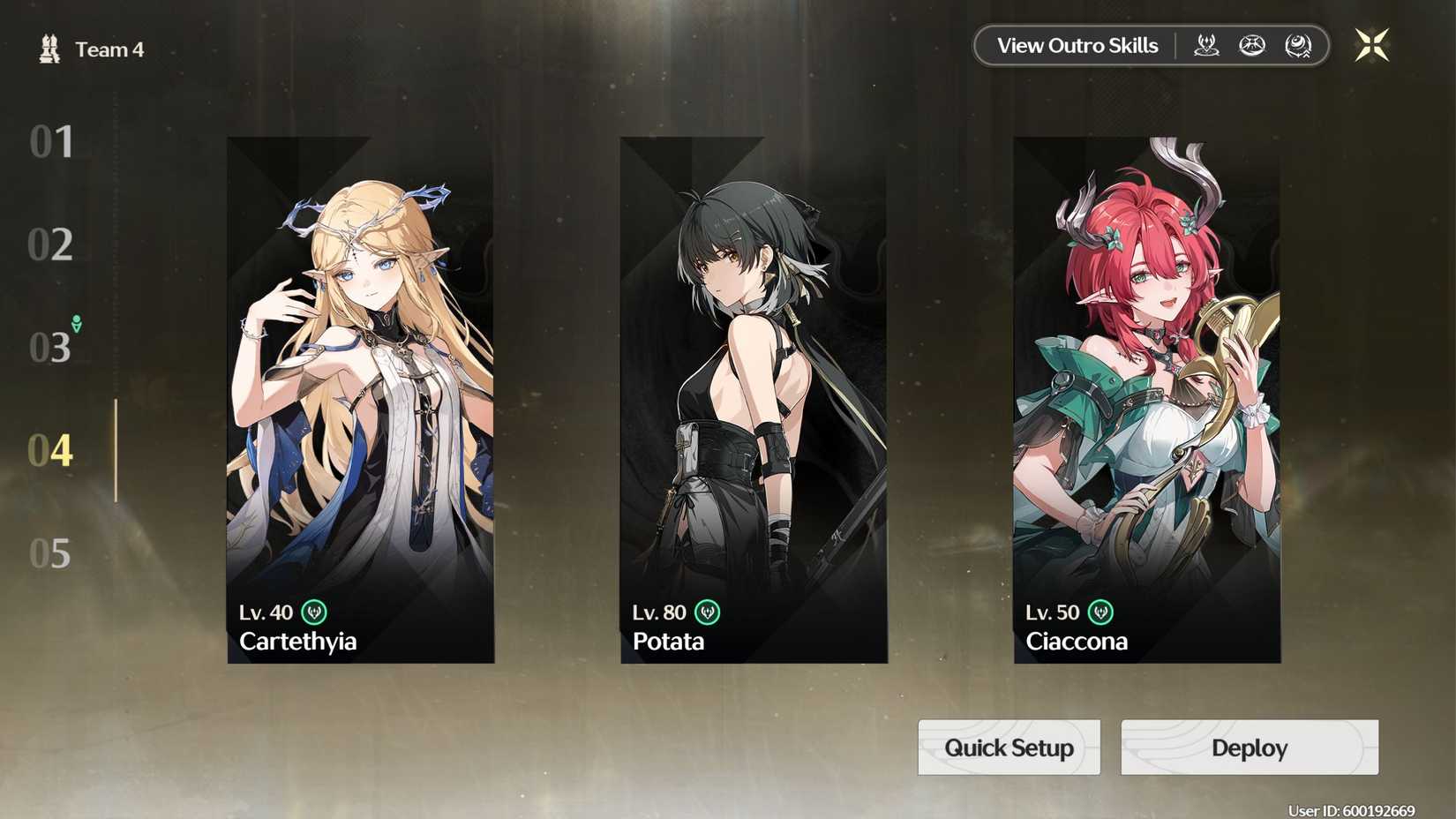Select team 03 from the list
Image resolution: width=1456 pixels, height=819 pixels.
click(x=49, y=346)
